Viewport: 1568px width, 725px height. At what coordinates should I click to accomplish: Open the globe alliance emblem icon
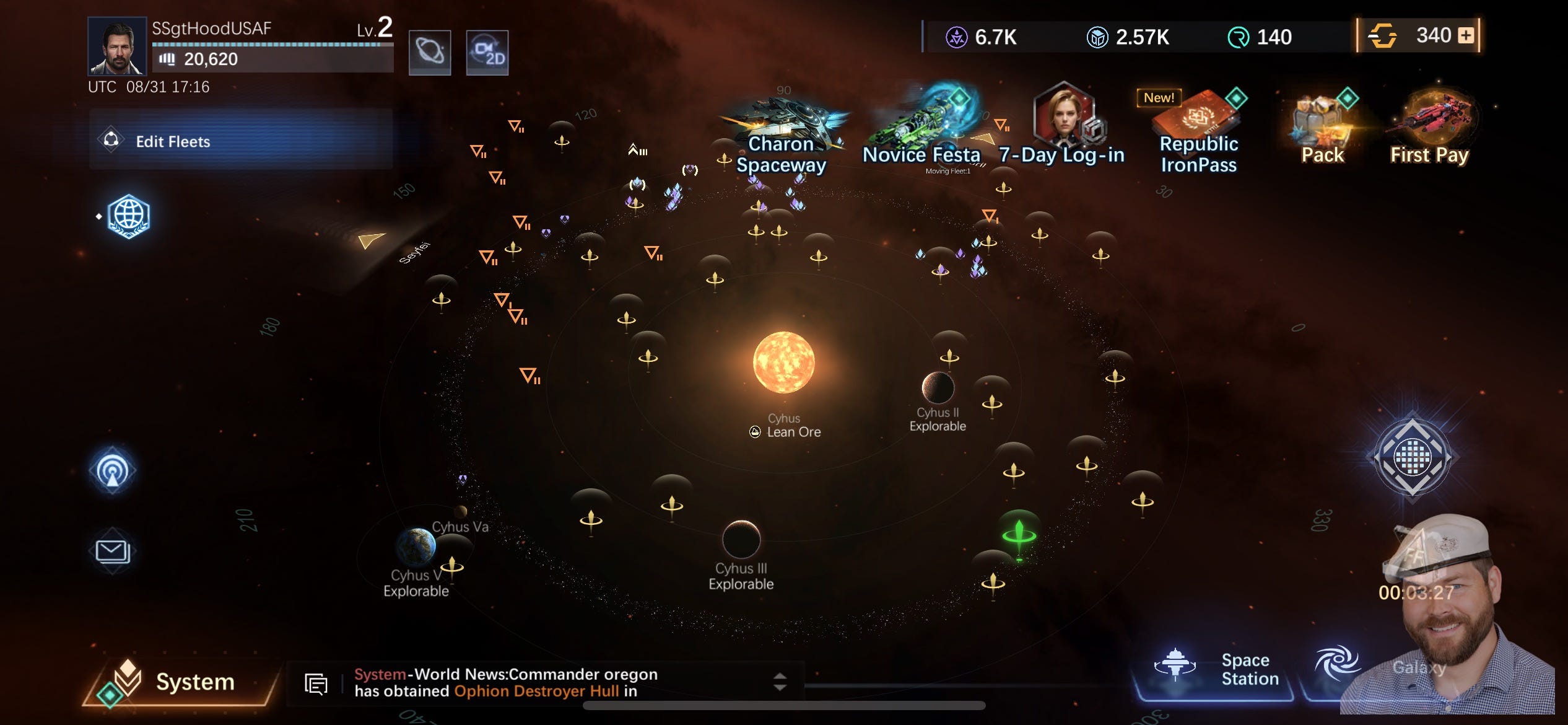coord(128,216)
